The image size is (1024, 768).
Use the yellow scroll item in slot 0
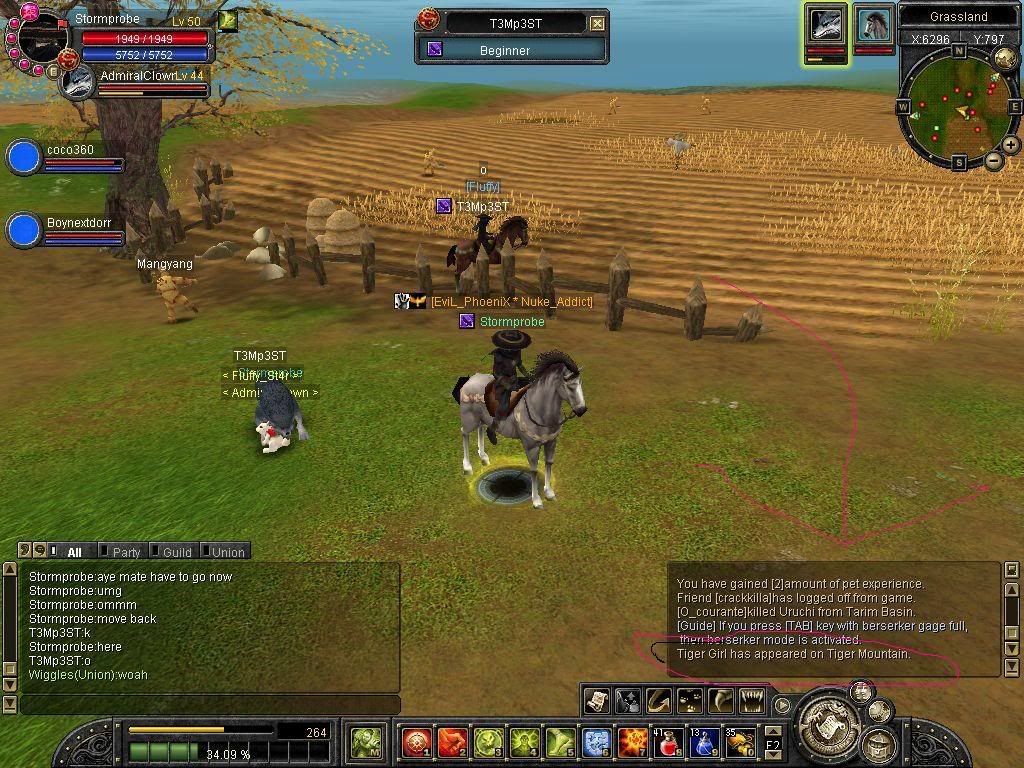[740, 743]
